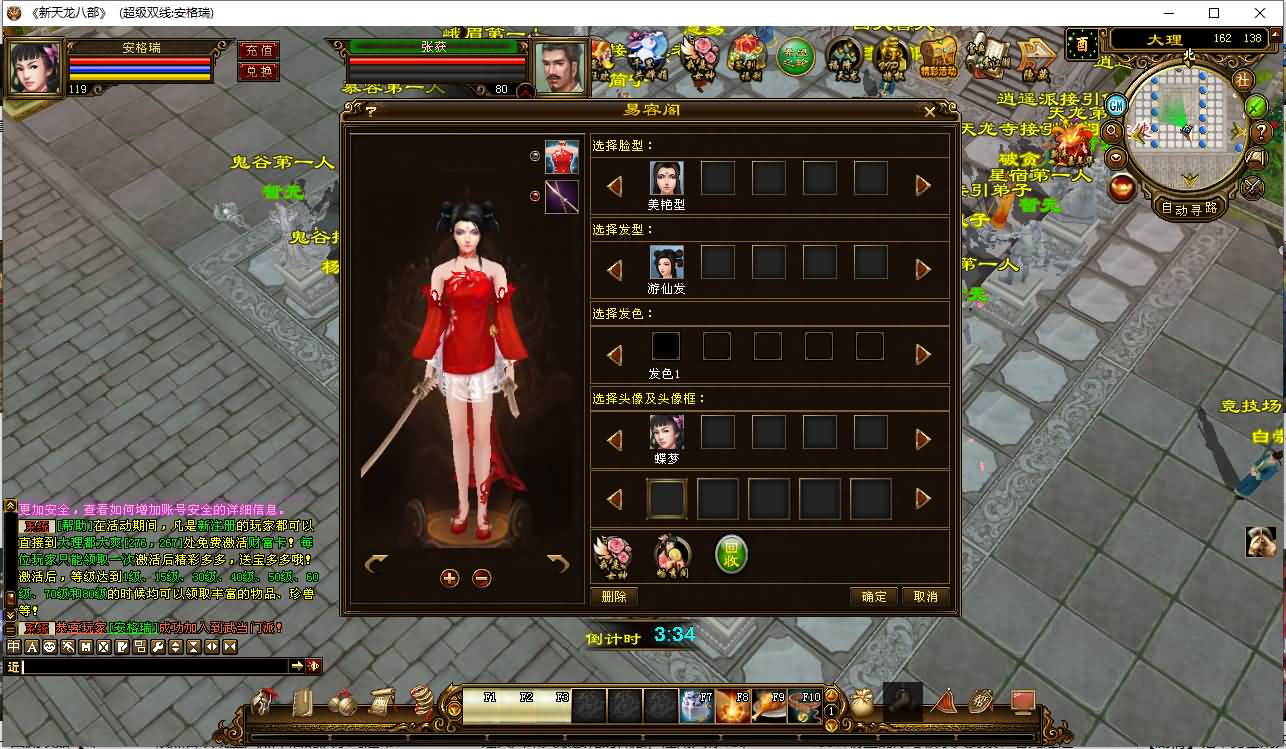Image resolution: width=1286 pixels, height=749 pixels.
Task: Toggle the outfit thumbnail beside the character model
Action: [561, 157]
